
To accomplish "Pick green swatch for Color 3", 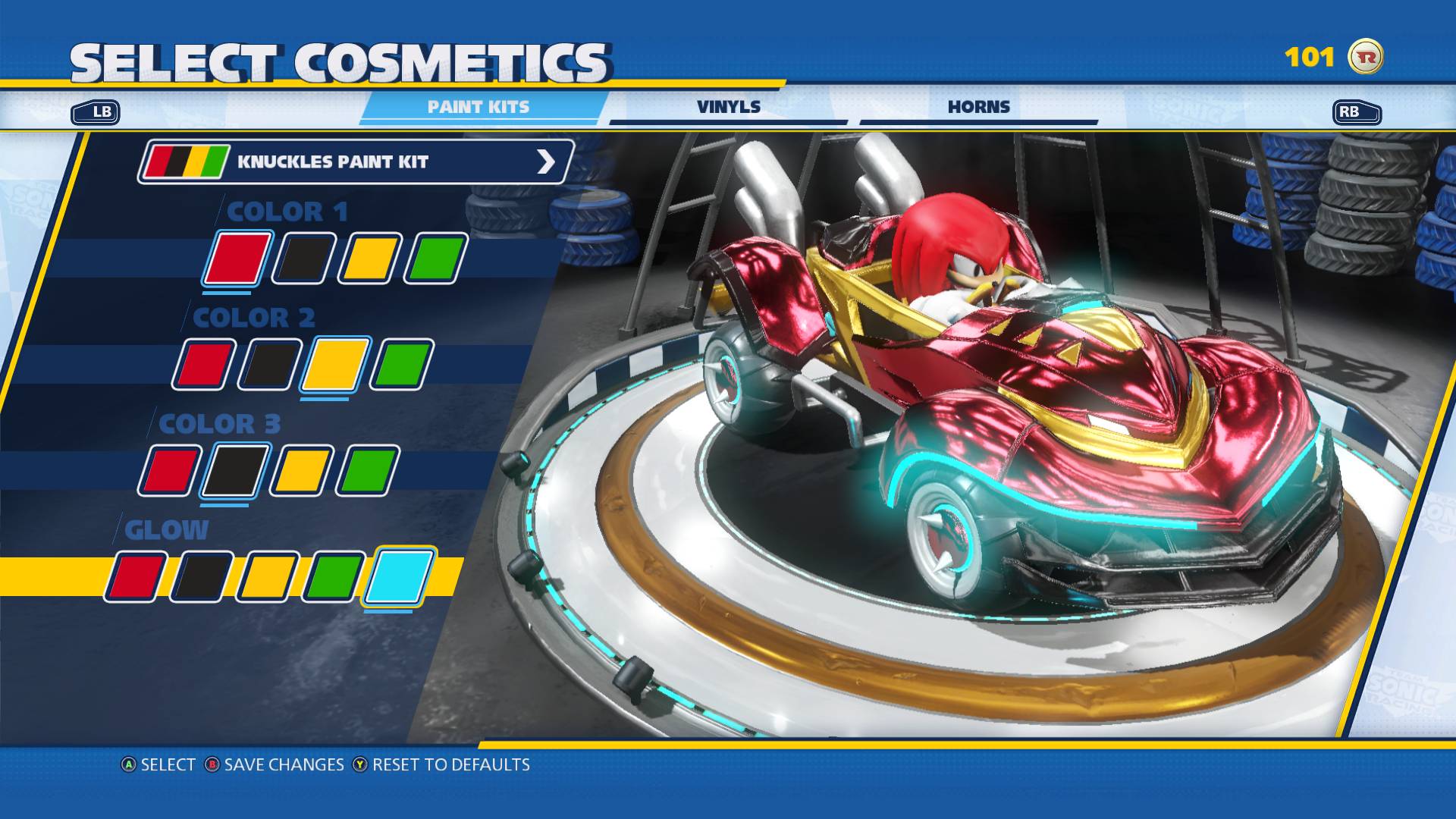I will [368, 471].
